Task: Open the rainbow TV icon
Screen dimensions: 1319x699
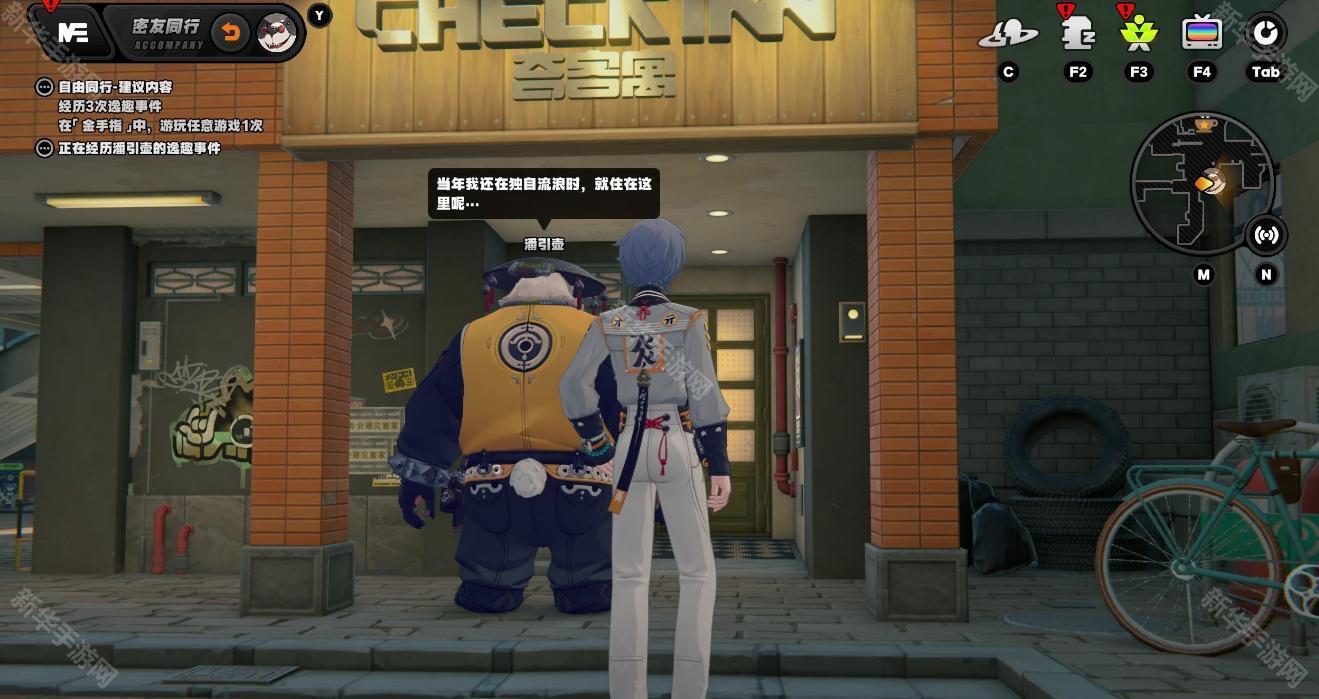Action: [x=1201, y=34]
